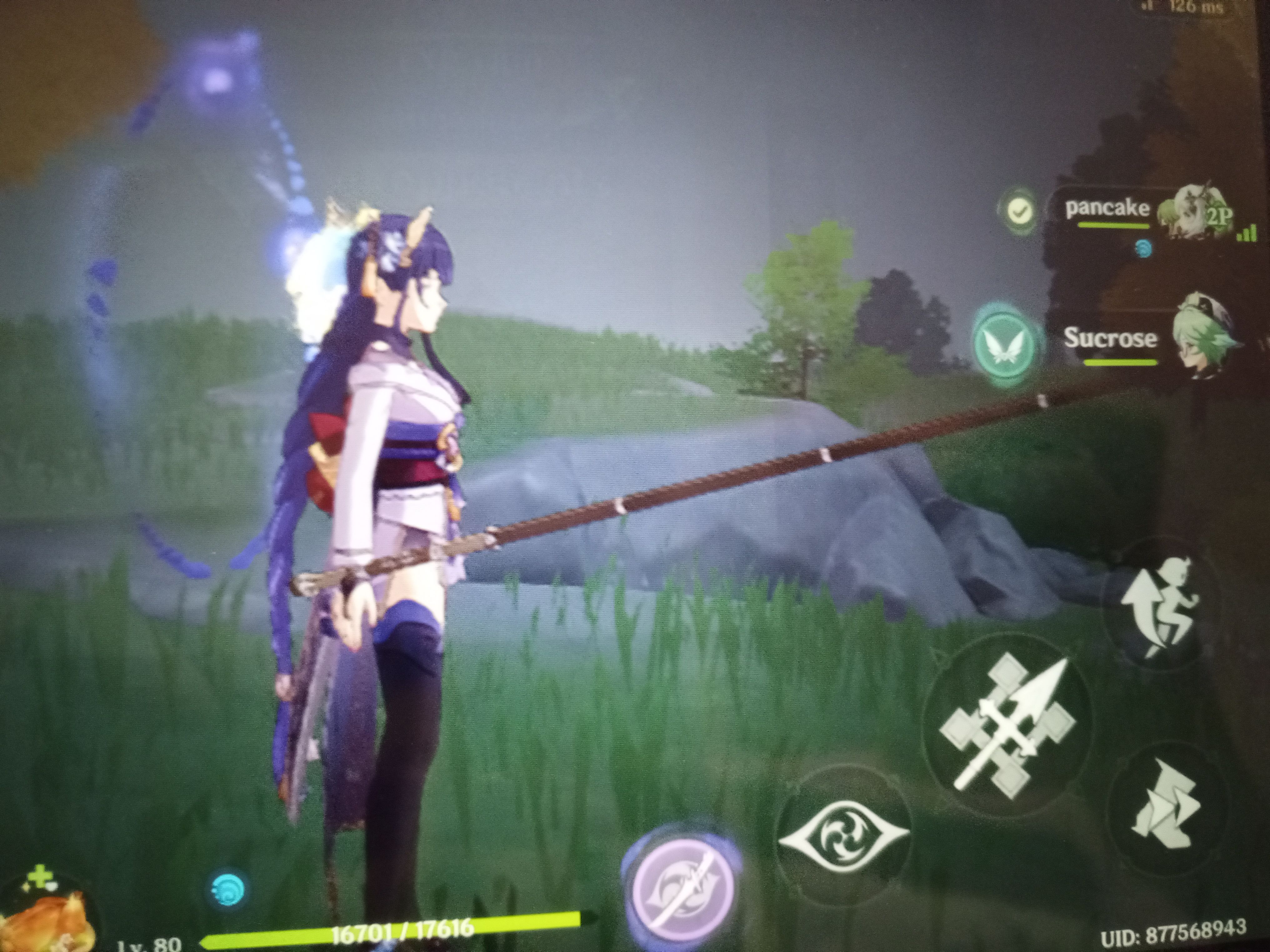The width and height of the screenshot is (1270, 952).
Task: Tap the pancake player name label
Action: click(x=1108, y=208)
